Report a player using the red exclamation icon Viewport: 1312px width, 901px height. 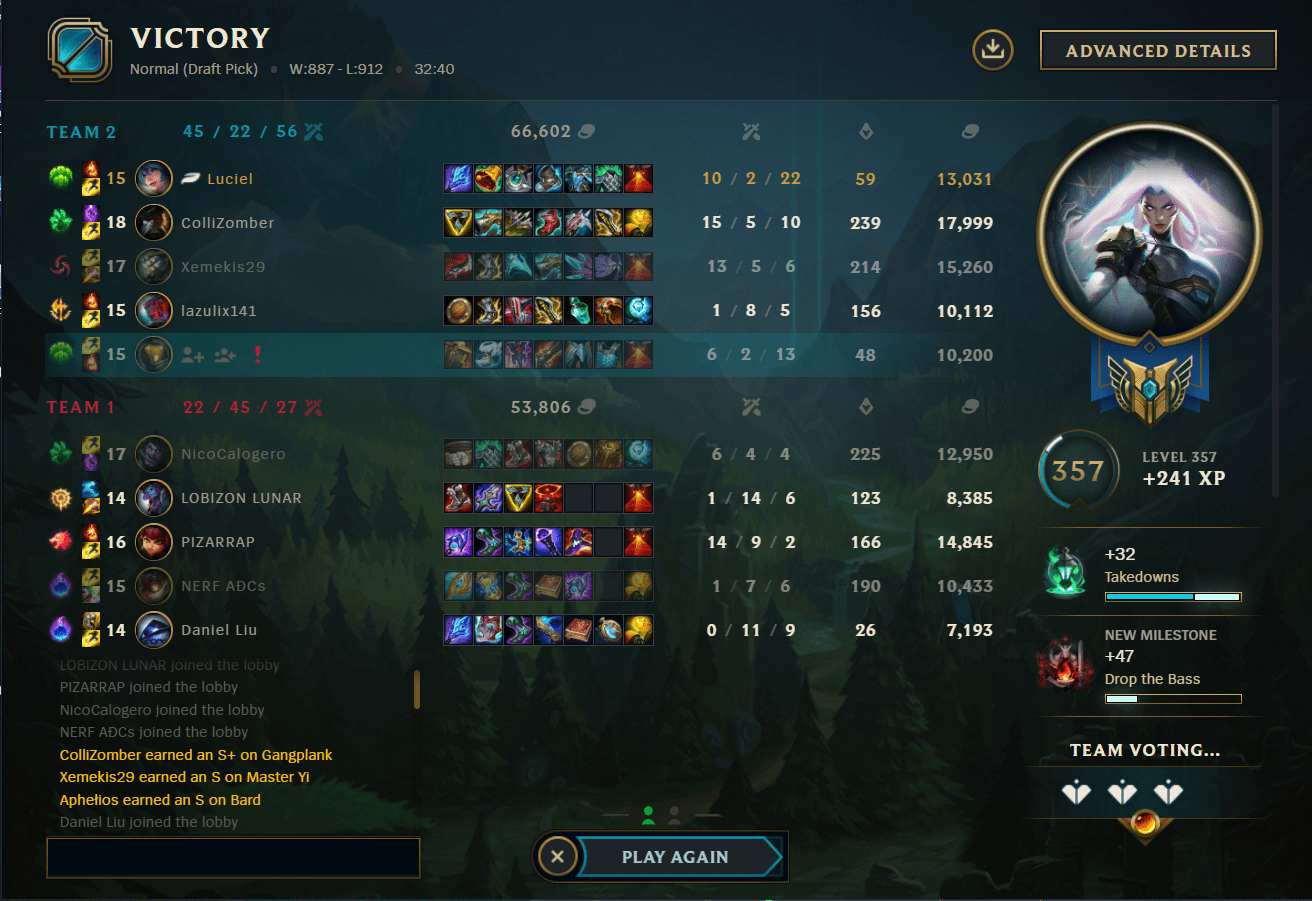pyautogui.click(x=258, y=355)
